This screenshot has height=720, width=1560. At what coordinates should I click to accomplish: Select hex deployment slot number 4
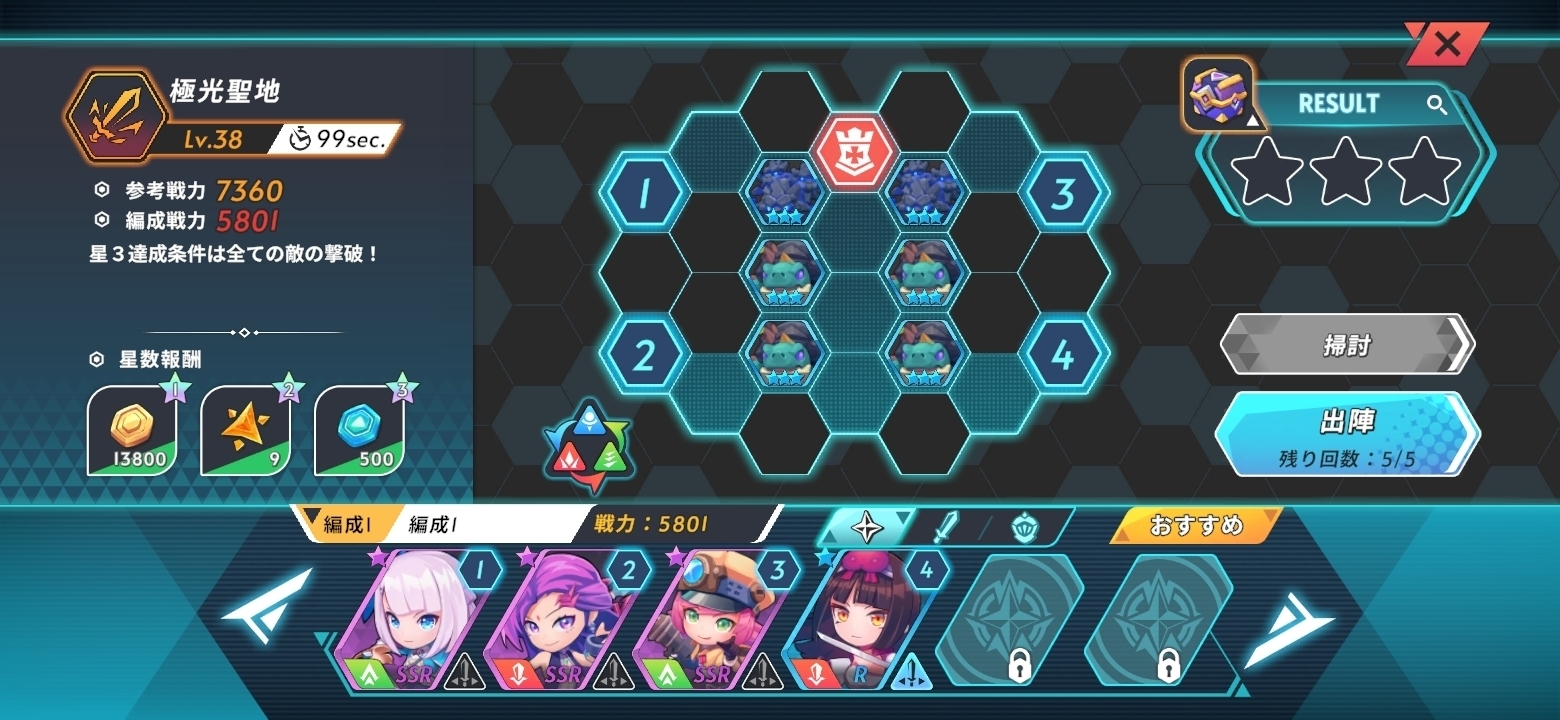(x=1063, y=355)
